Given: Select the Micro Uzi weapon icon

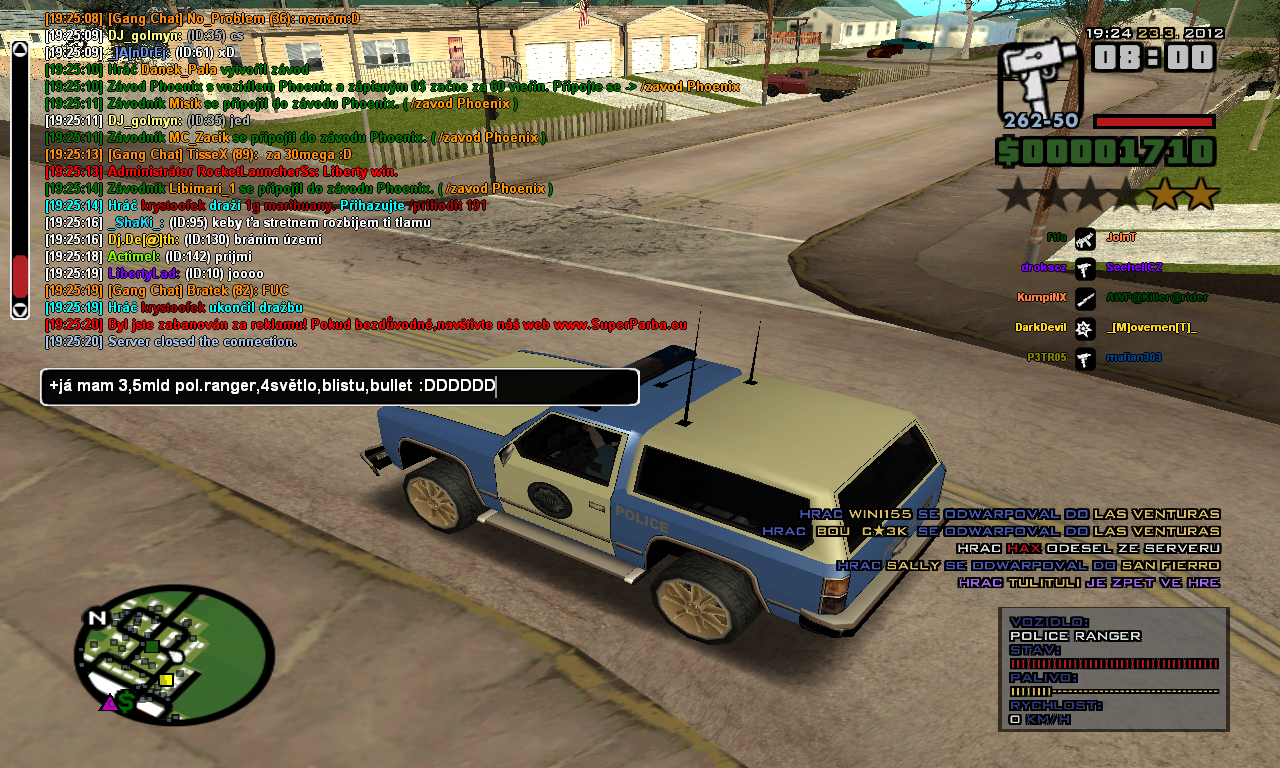Looking at the screenshot, I should (1040, 77).
